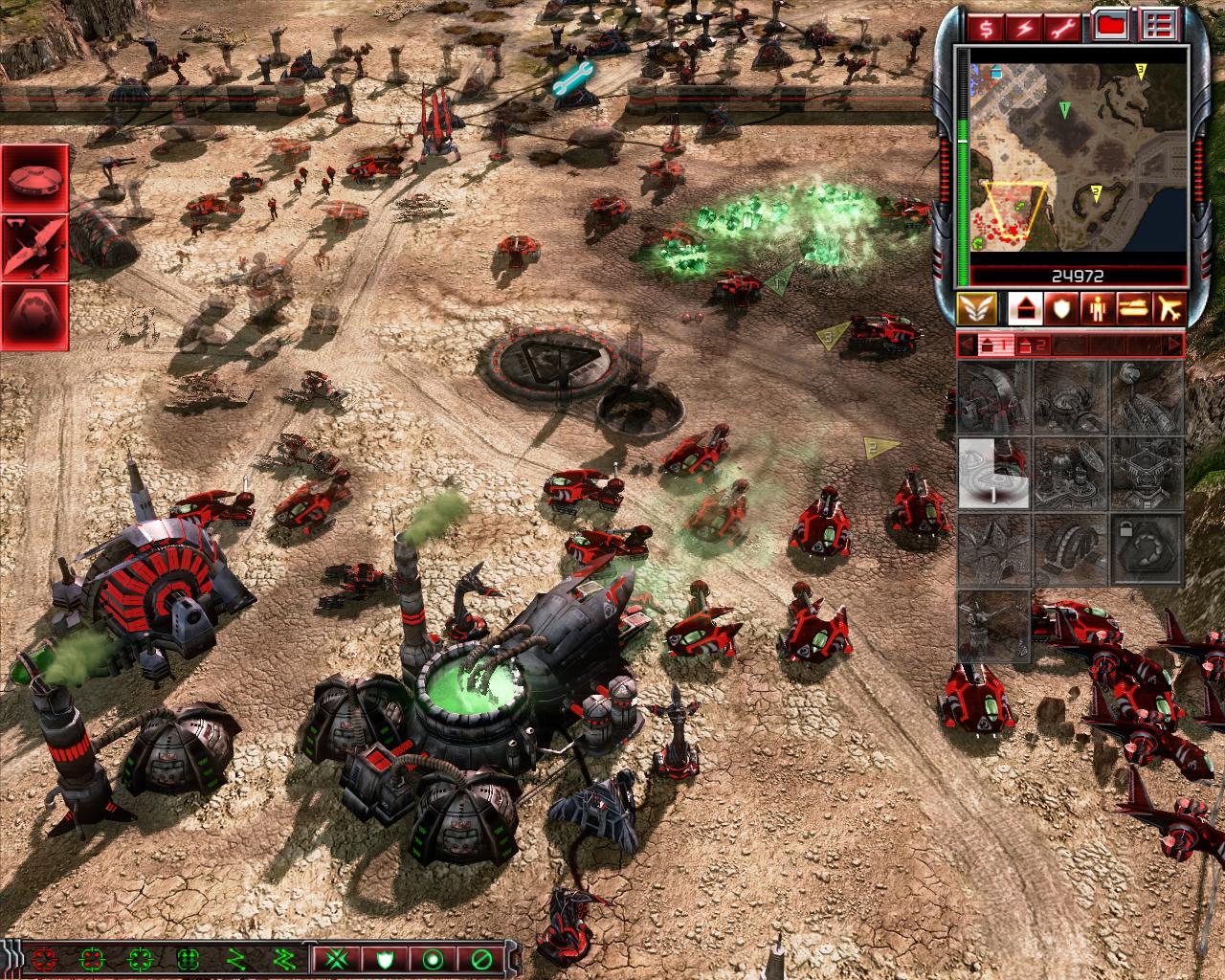Switch to the structures production tab
1225x980 pixels.
1022,308
